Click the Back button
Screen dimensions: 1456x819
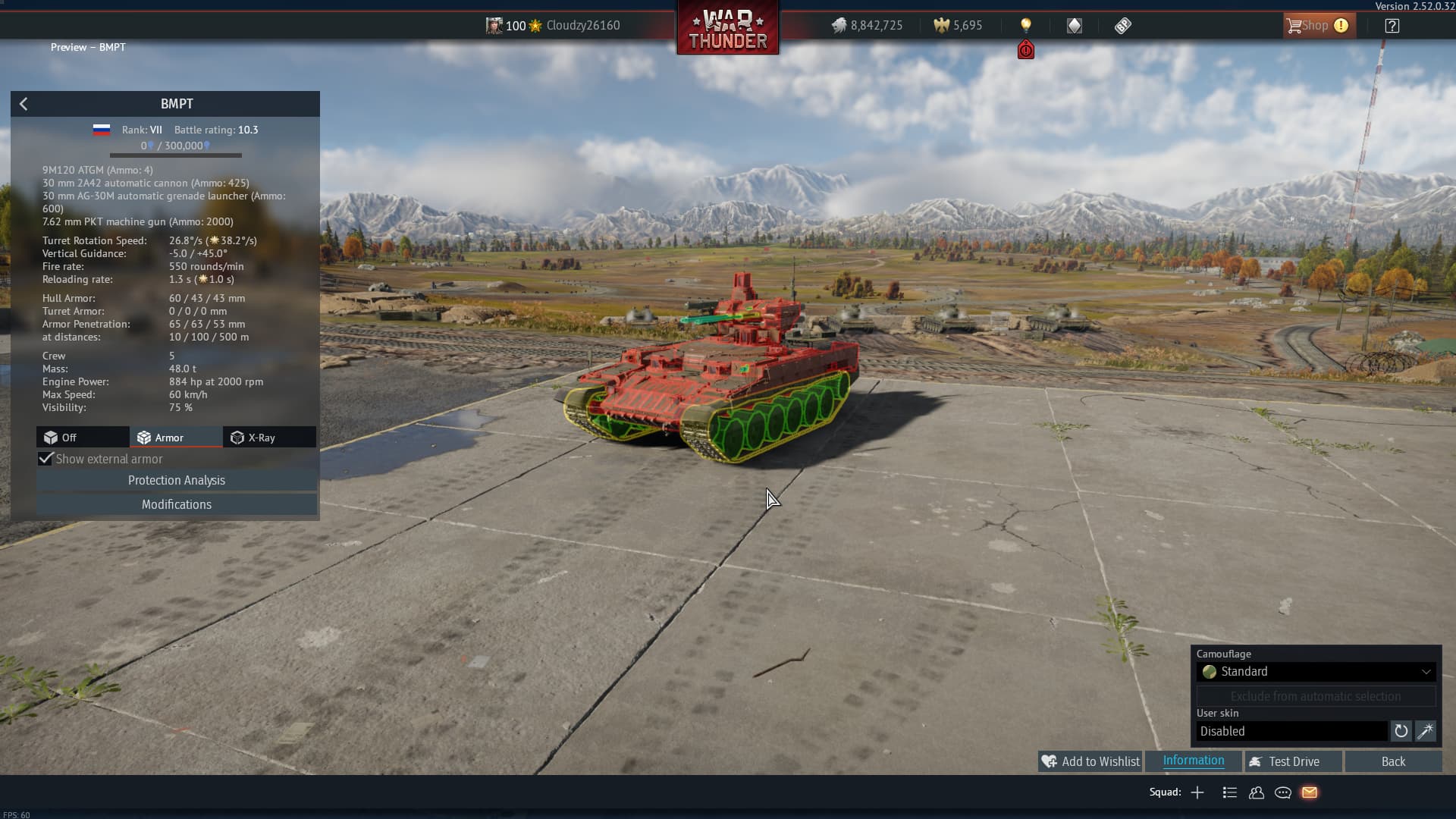(1393, 761)
